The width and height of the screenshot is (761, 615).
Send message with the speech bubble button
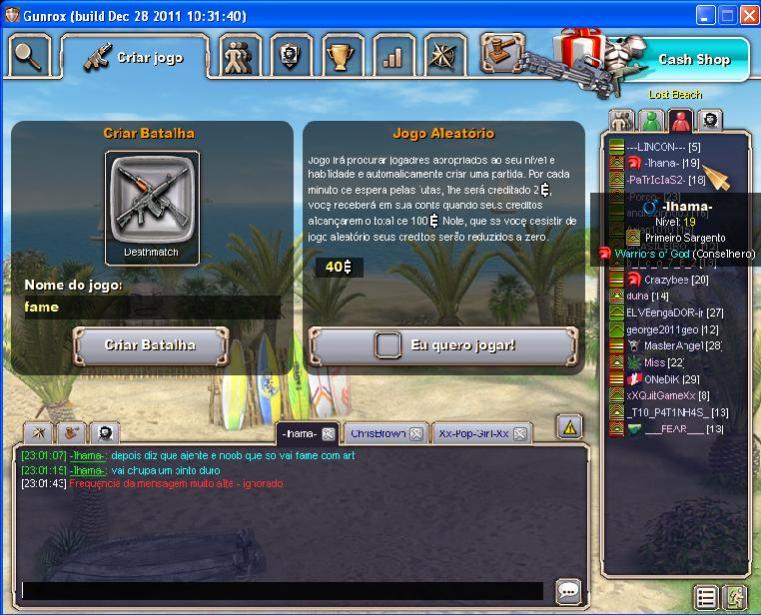click(568, 590)
